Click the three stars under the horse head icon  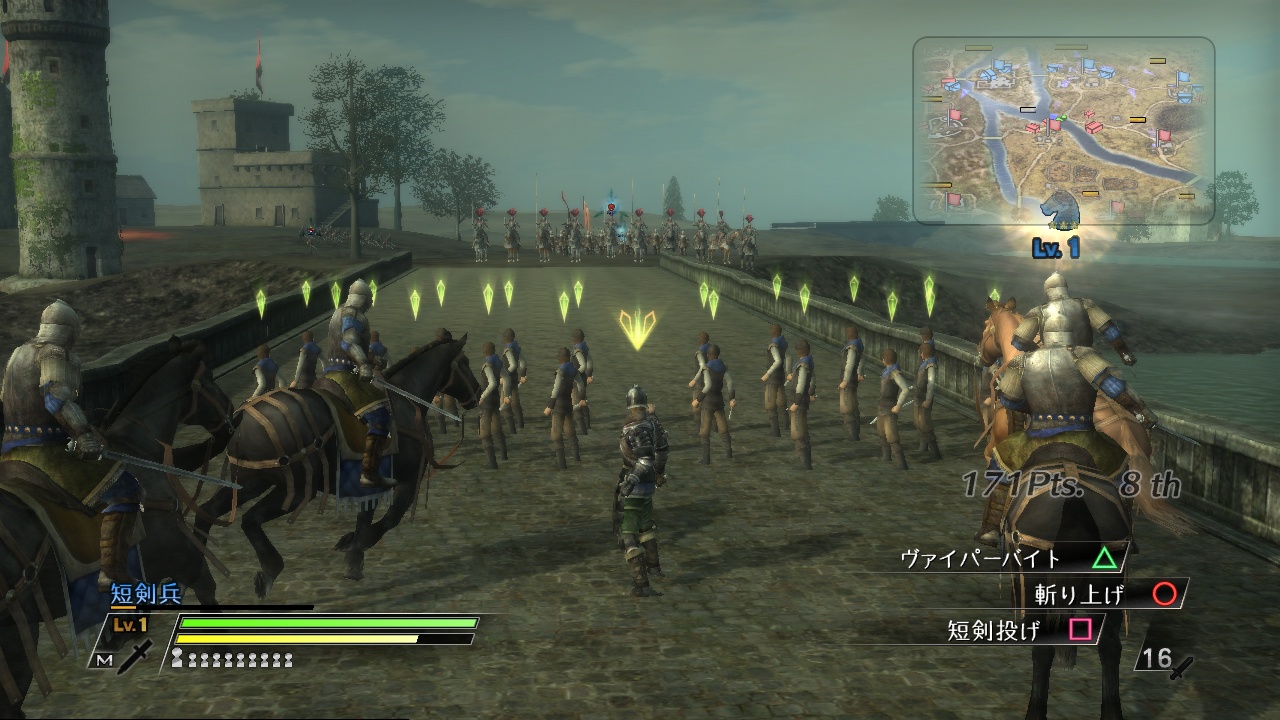1061,224
